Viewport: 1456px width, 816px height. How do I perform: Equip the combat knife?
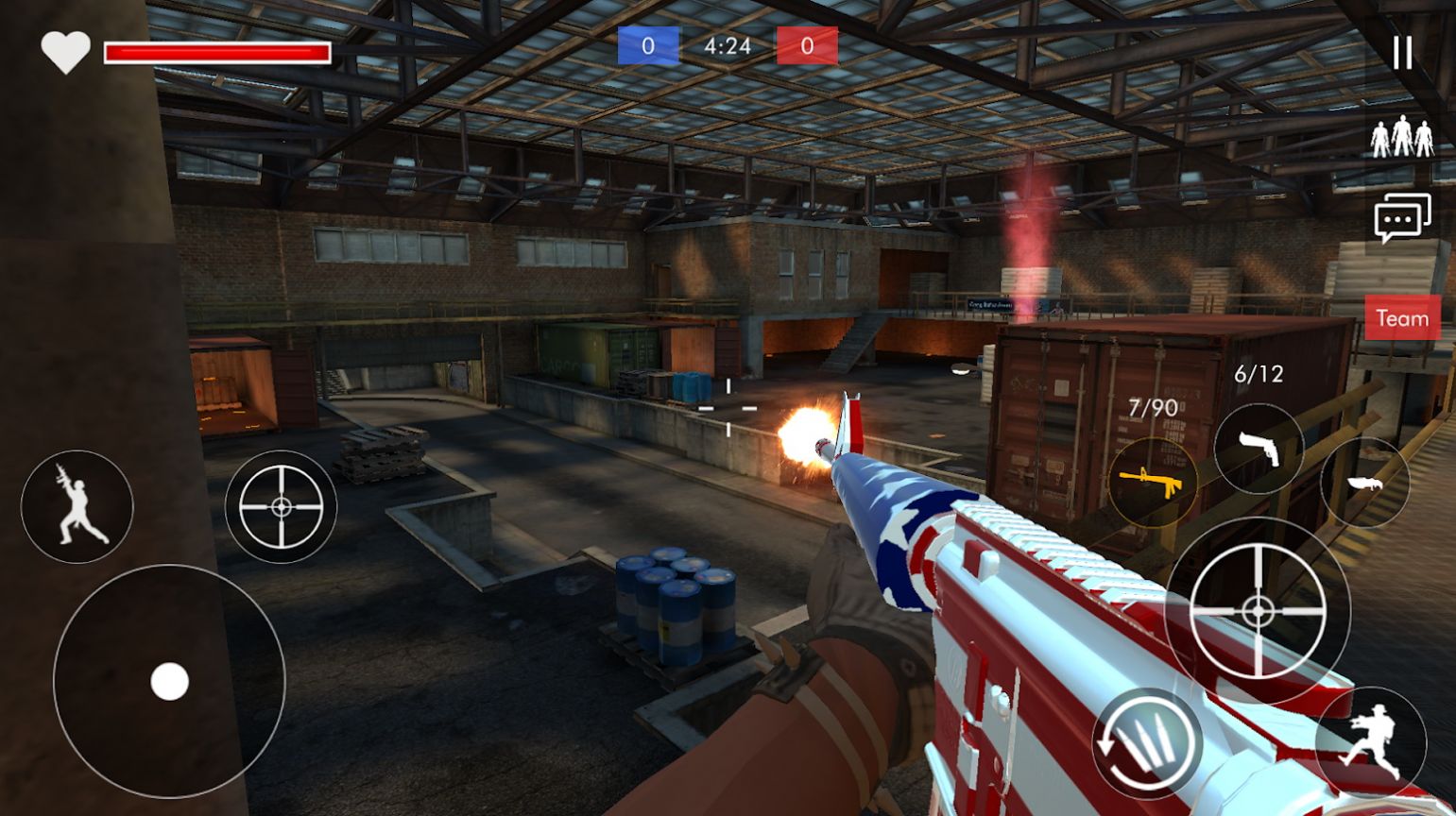pyautogui.click(x=1364, y=483)
